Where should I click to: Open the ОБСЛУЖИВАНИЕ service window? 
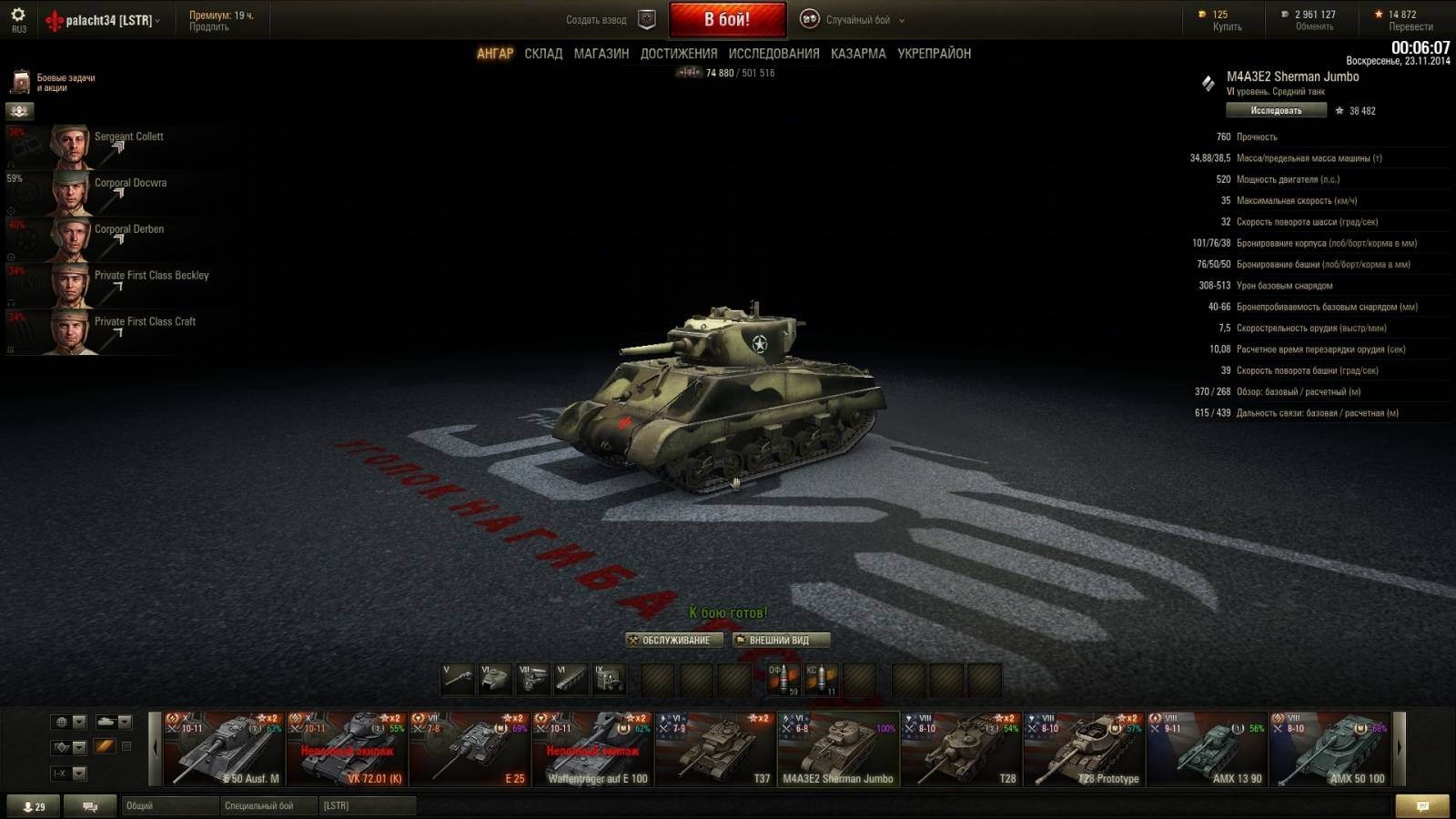click(674, 641)
